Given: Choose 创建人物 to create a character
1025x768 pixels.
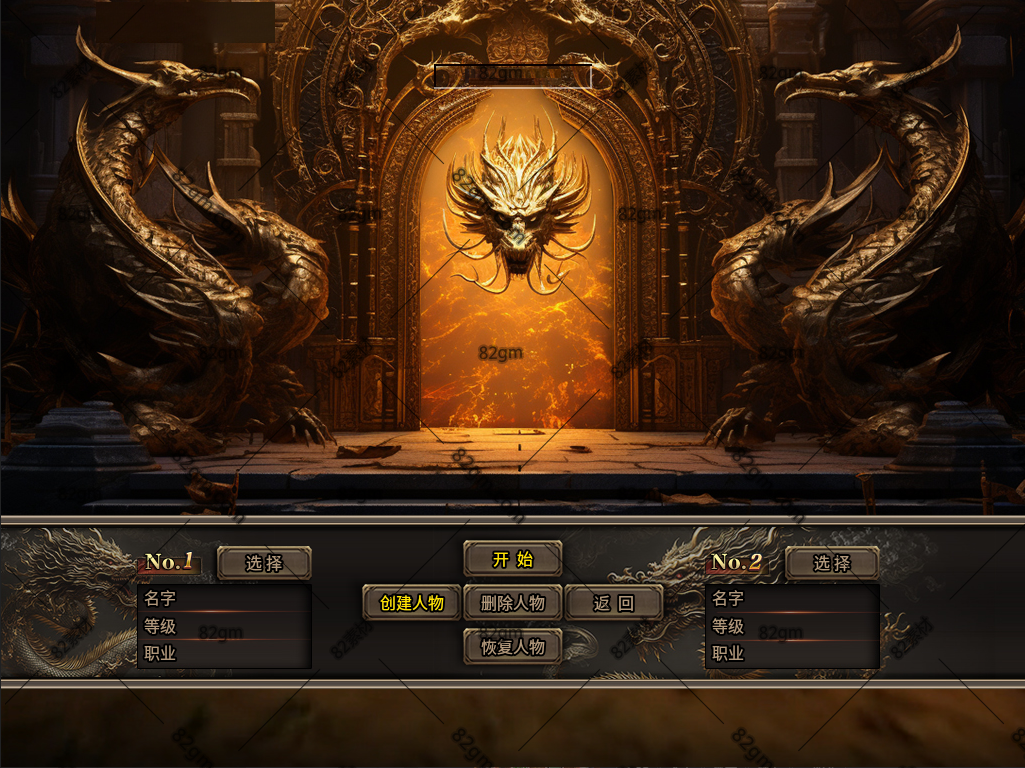Looking at the screenshot, I should coord(411,603).
